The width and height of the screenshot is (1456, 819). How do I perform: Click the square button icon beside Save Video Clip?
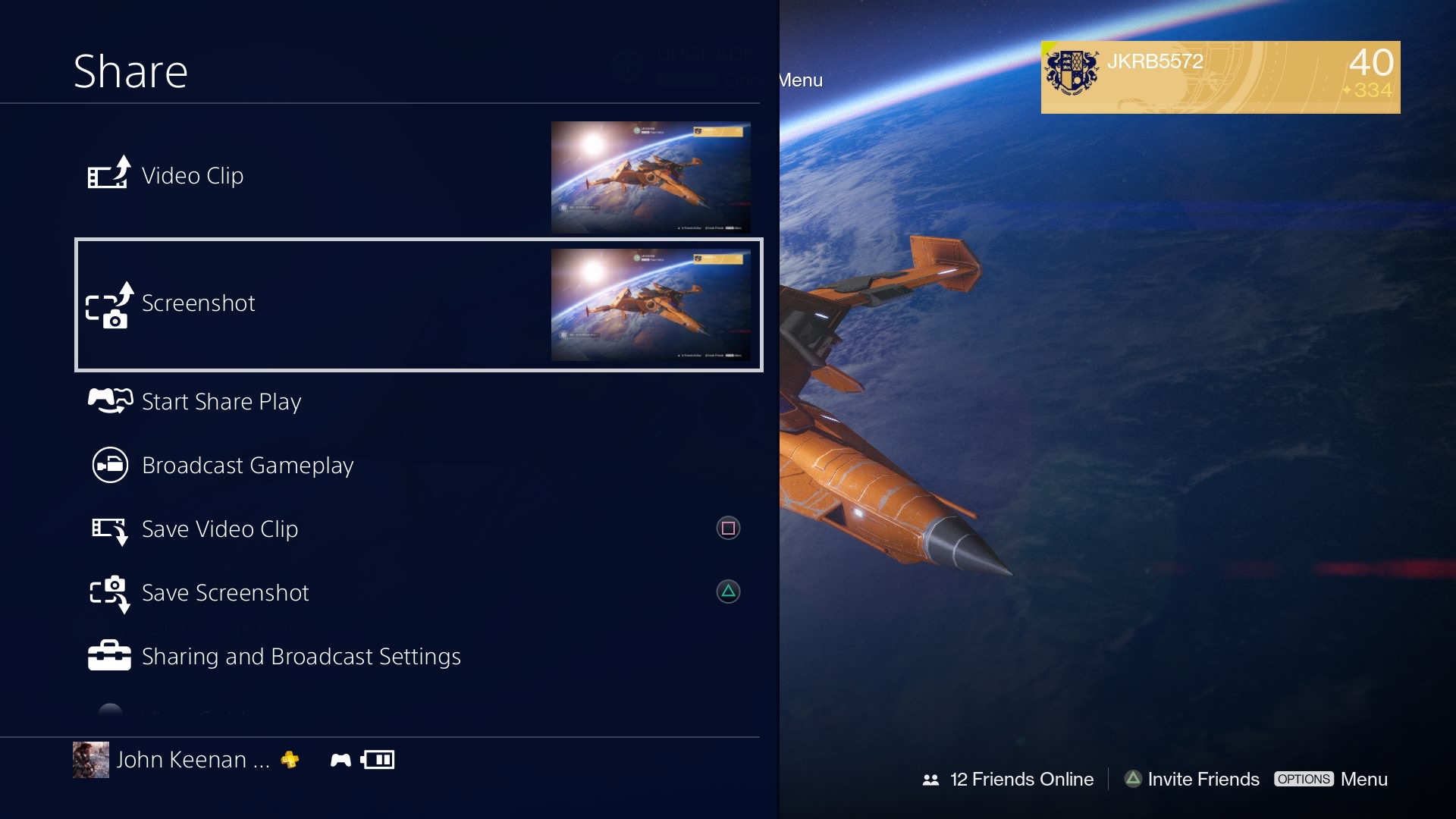[x=727, y=528]
